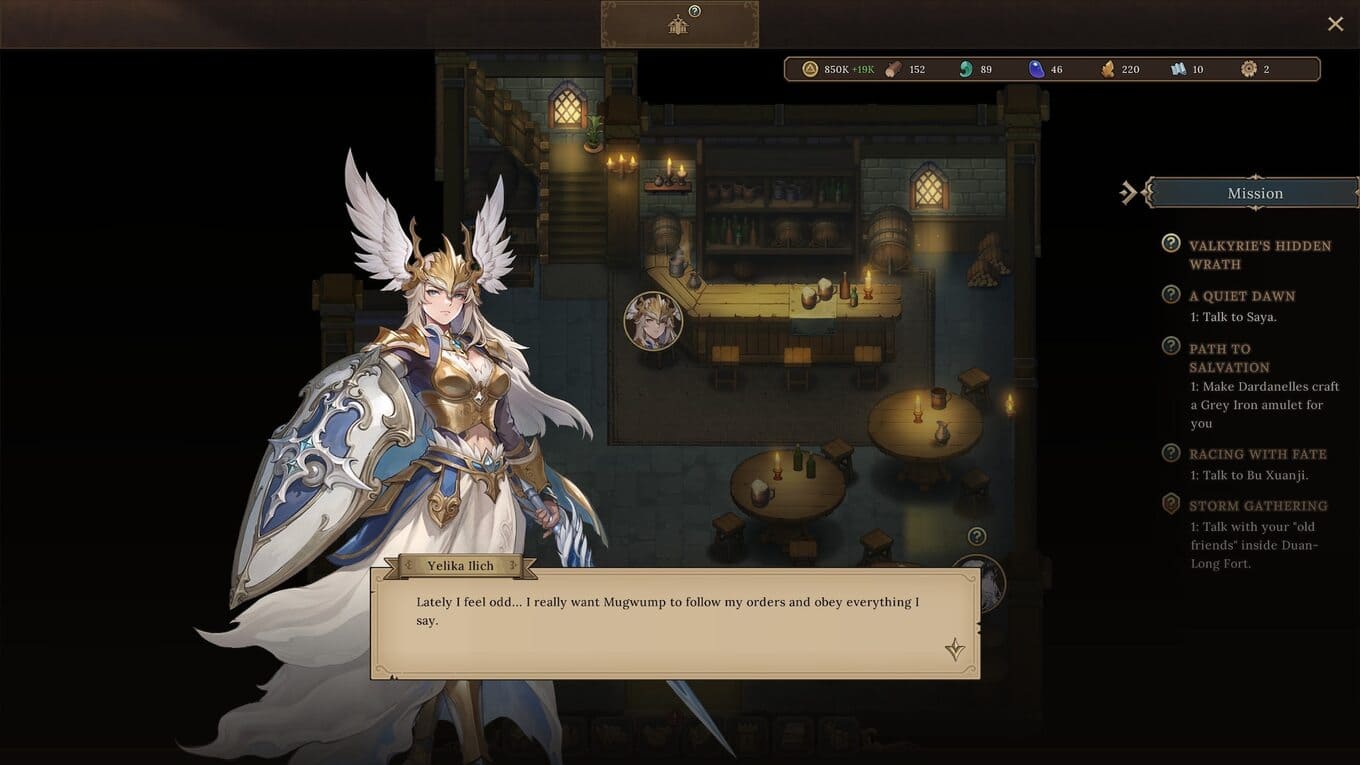The width and height of the screenshot is (1360, 765).
Task: Open the A Quiet Dawn mission
Action: (1241, 296)
